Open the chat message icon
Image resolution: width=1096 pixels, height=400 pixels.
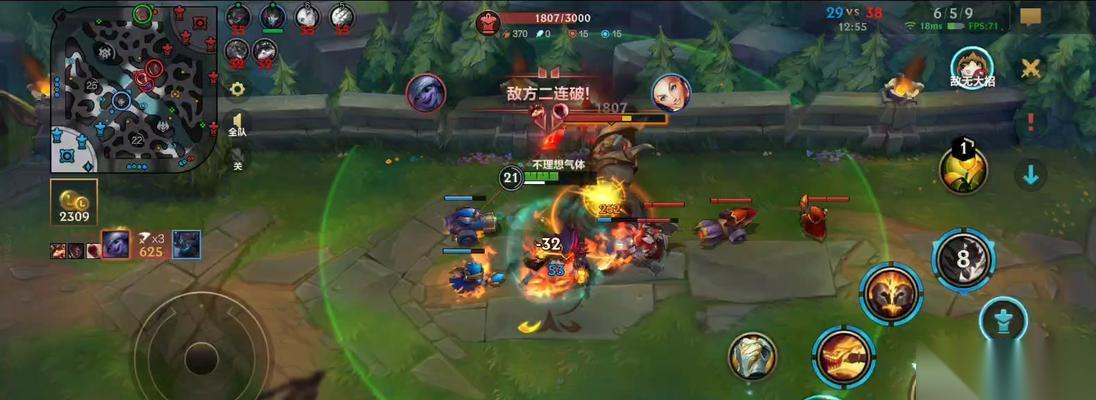[1031, 17]
